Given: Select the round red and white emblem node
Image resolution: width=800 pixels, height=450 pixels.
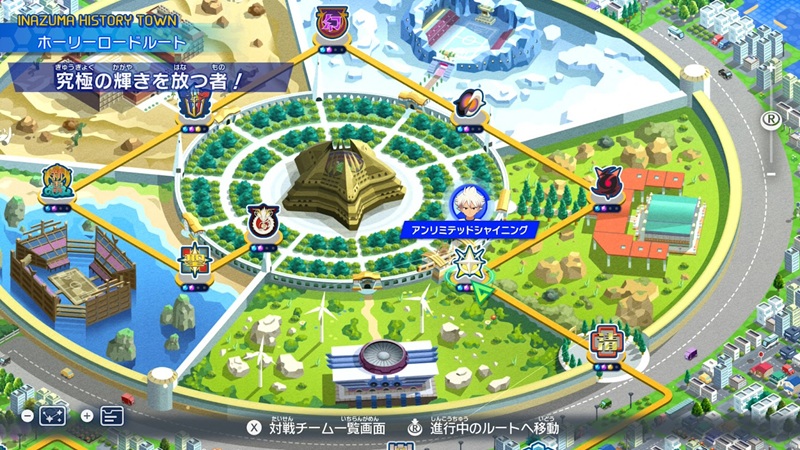Looking at the screenshot, I should 262,221.
